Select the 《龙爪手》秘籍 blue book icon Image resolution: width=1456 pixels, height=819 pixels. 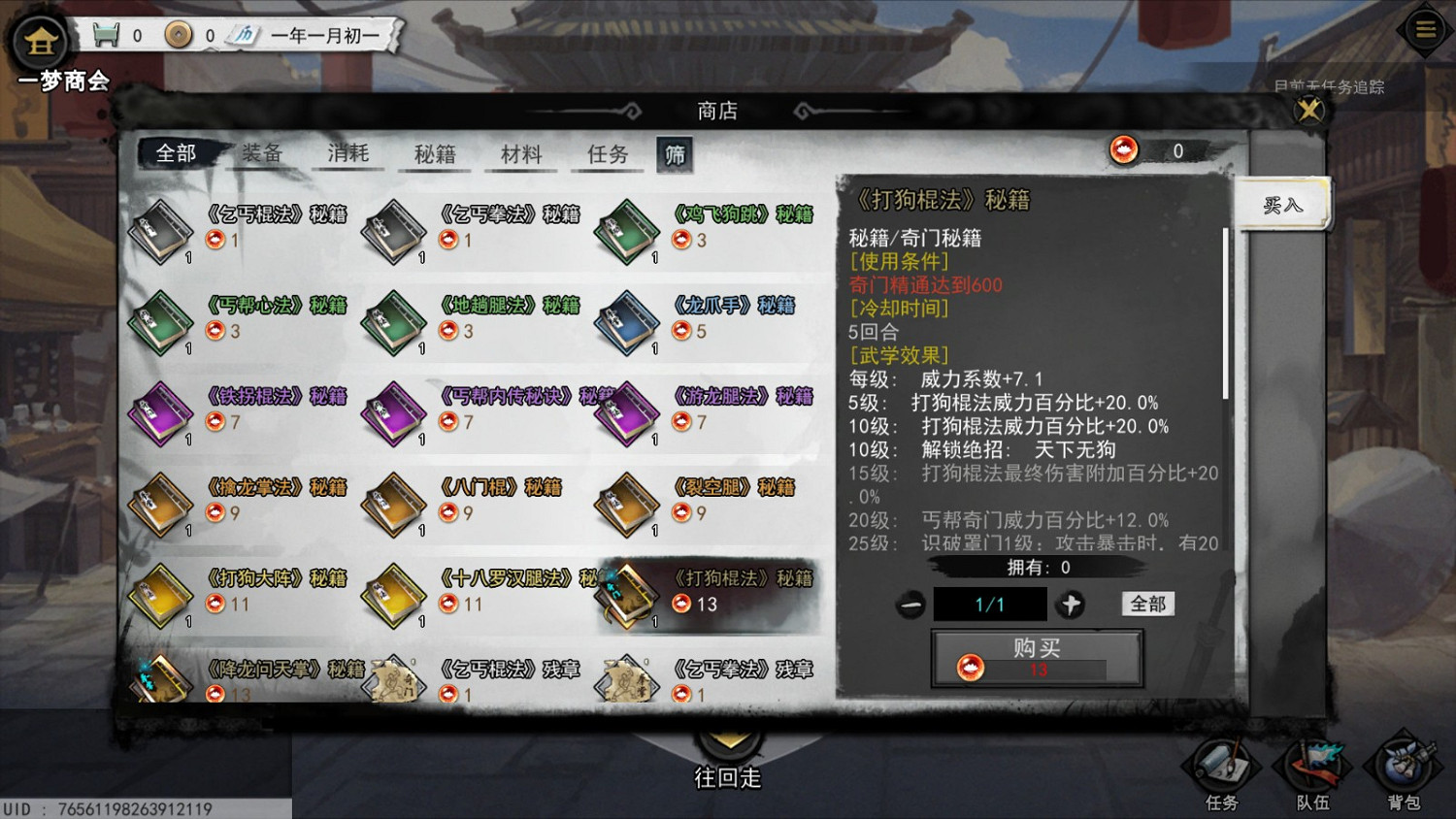pos(625,322)
